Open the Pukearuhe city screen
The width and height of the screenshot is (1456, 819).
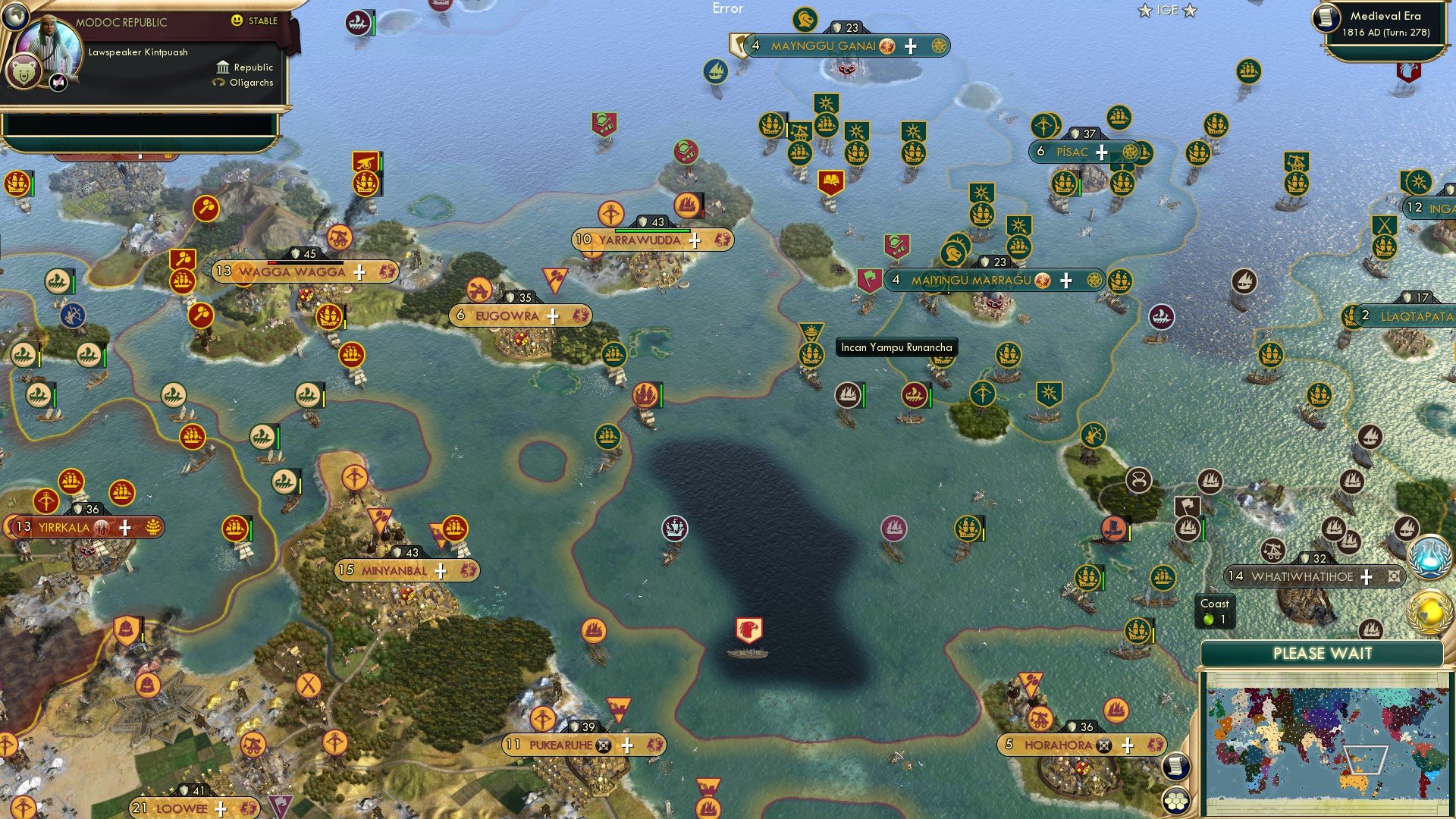point(561,745)
